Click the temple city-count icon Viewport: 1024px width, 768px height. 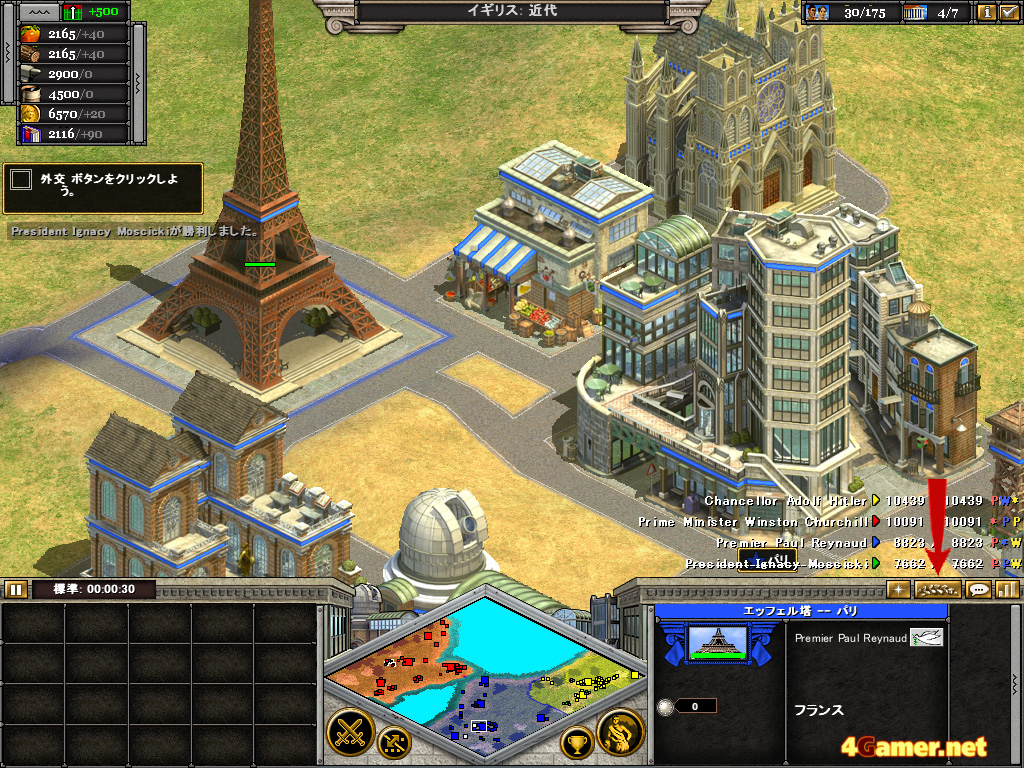[x=916, y=13]
